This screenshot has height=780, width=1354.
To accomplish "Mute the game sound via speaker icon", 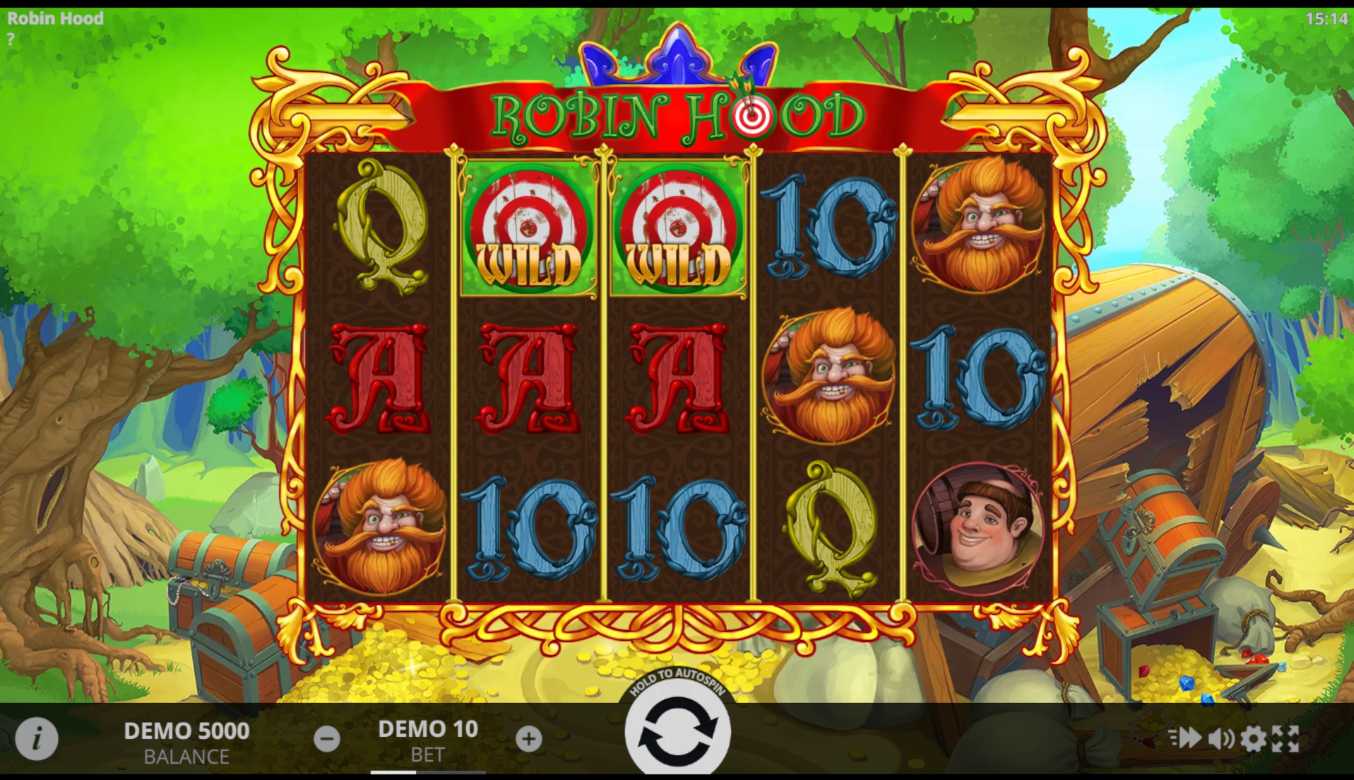I will pyautogui.click(x=1220, y=739).
